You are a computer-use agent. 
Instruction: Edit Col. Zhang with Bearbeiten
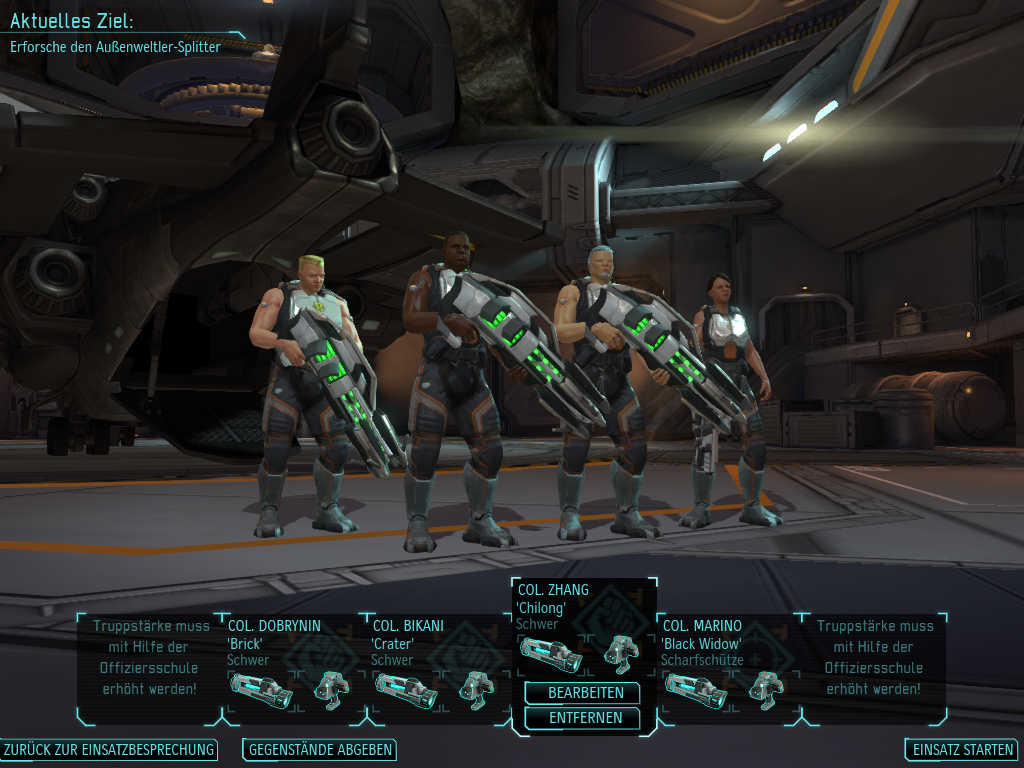pos(585,693)
